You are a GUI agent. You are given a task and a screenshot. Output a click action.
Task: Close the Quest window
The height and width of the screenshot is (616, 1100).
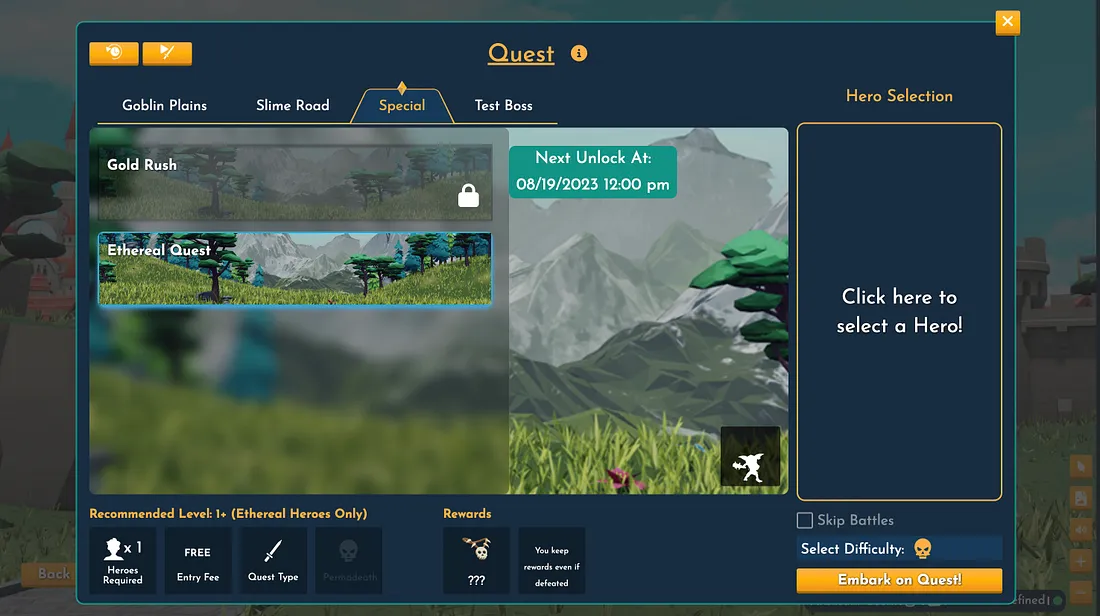[x=1007, y=21]
